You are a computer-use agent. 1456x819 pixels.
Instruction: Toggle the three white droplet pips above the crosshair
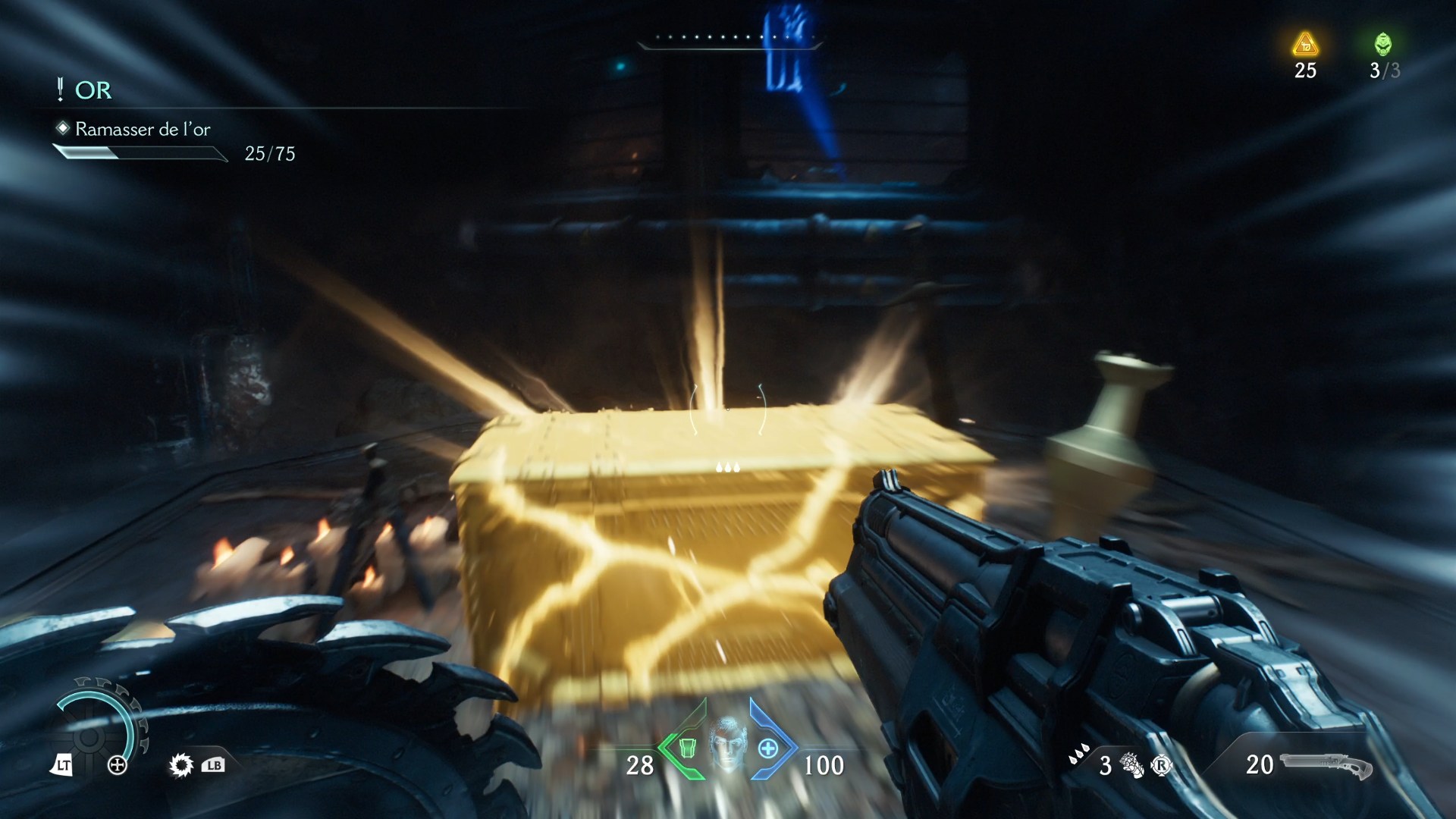click(726, 468)
